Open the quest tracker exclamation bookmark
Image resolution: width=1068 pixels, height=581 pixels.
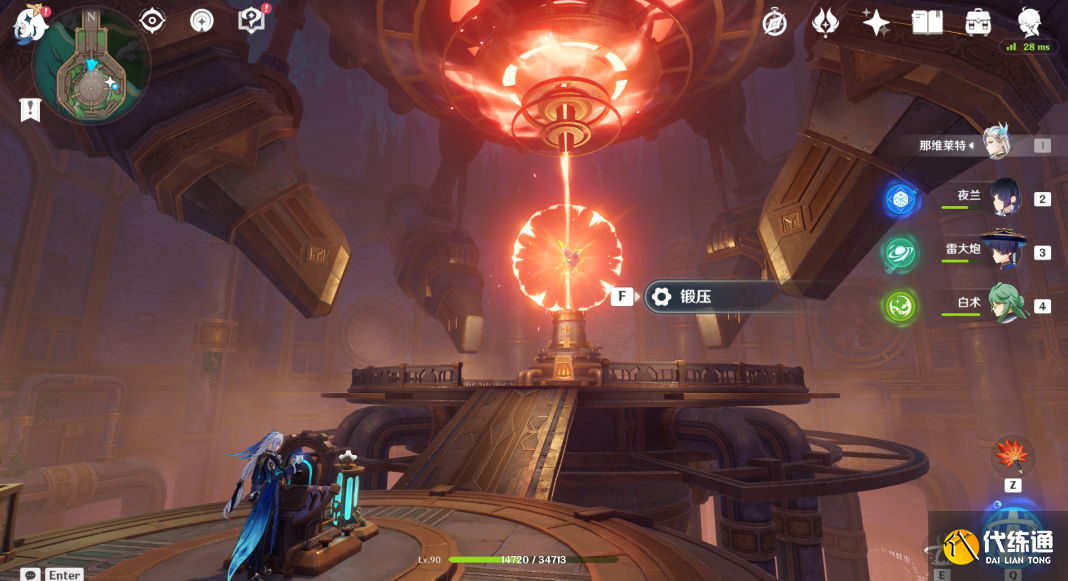pos(30,110)
